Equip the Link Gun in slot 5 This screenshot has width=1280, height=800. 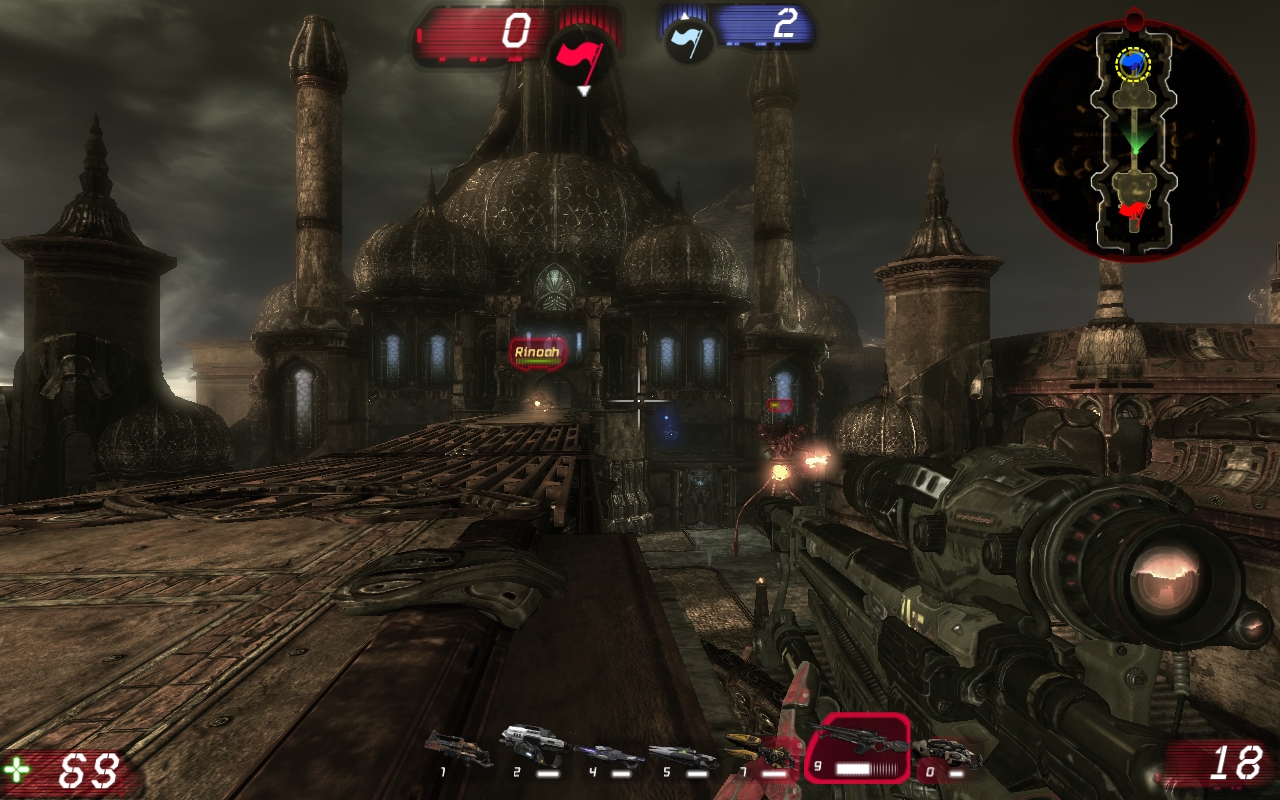tap(682, 755)
